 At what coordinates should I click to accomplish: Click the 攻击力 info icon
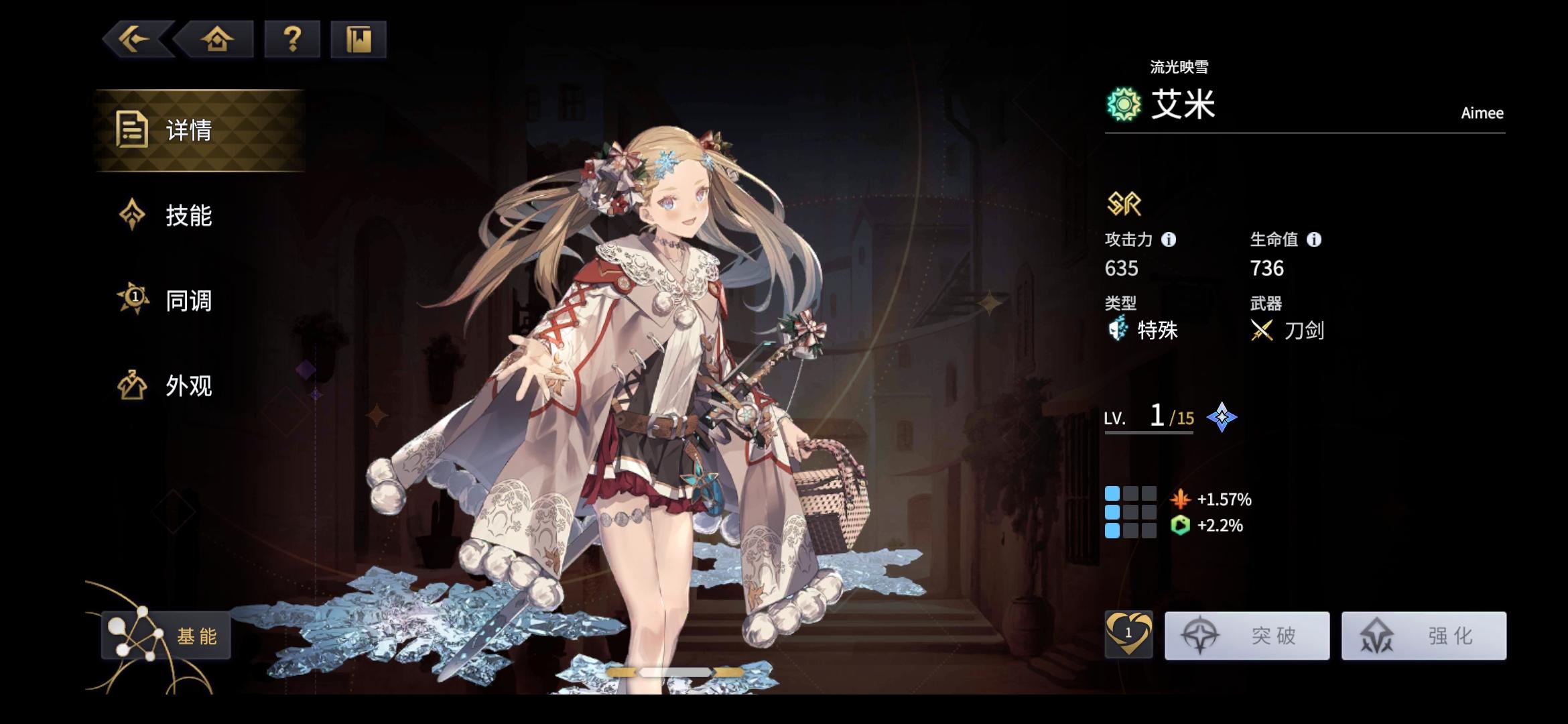pos(1169,239)
